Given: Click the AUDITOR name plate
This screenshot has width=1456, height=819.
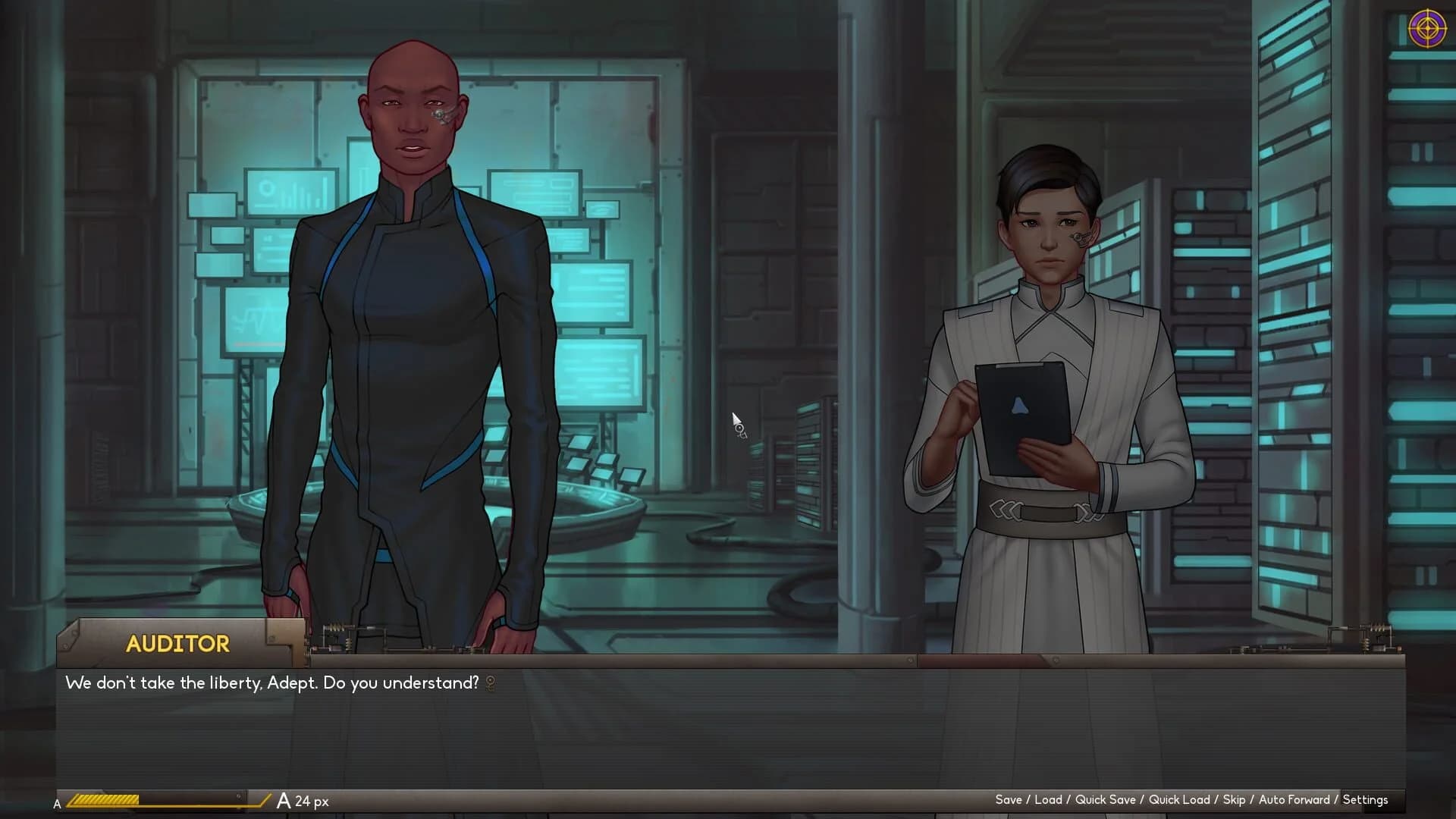Looking at the screenshot, I should tap(177, 644).
